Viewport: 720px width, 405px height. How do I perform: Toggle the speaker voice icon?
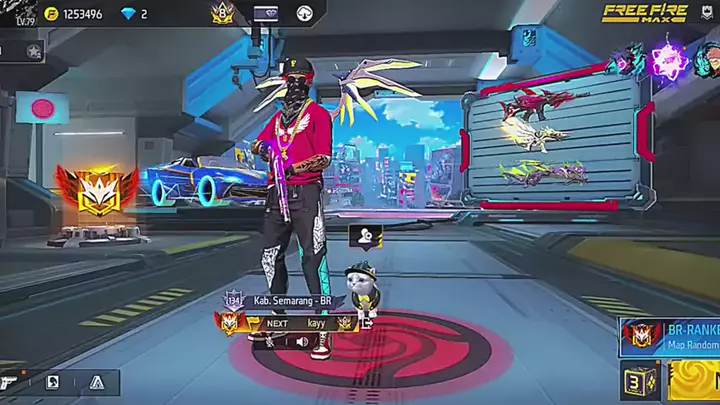coord(301,342)
